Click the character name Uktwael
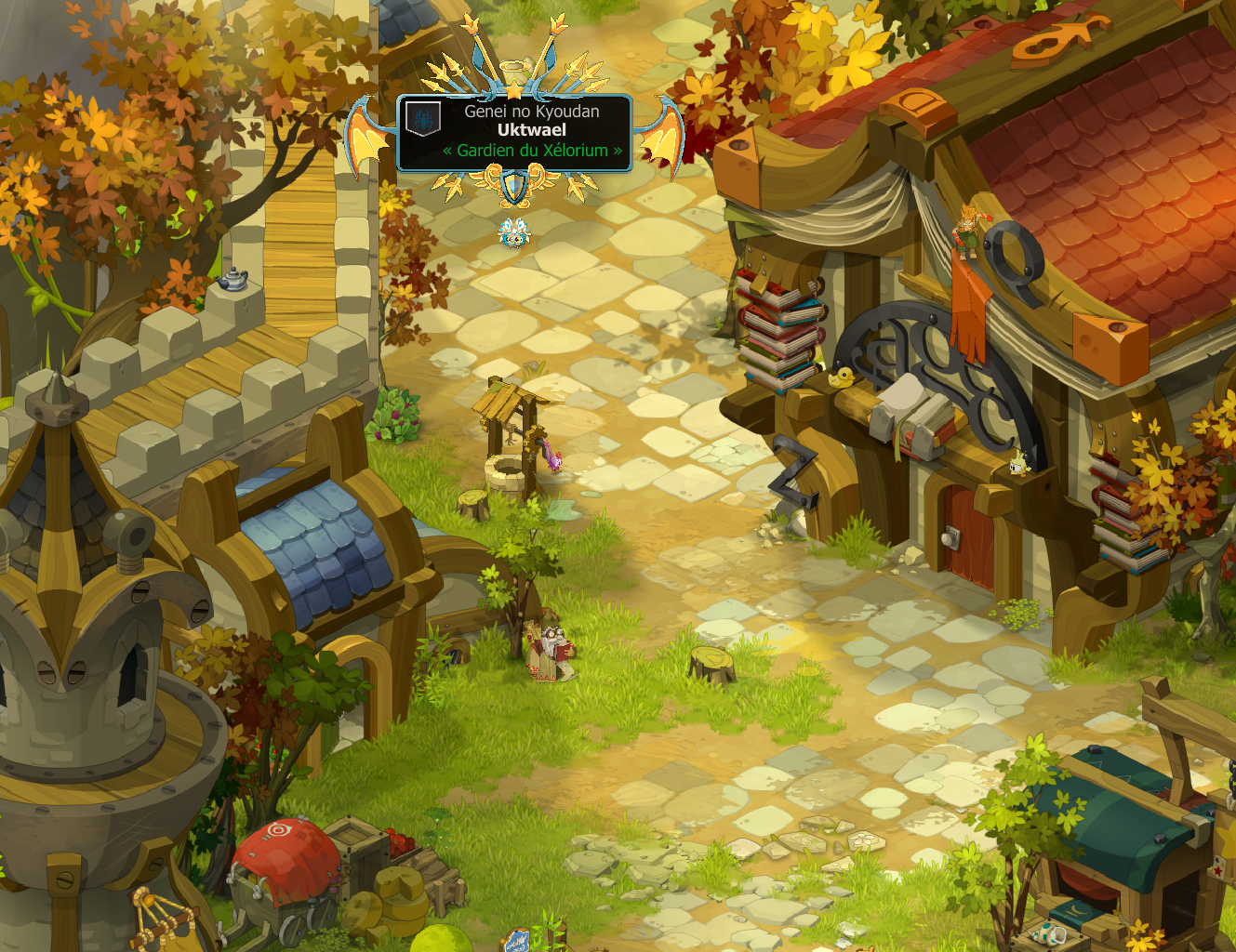Viewport: 1236px width, 952px height. 531,130
